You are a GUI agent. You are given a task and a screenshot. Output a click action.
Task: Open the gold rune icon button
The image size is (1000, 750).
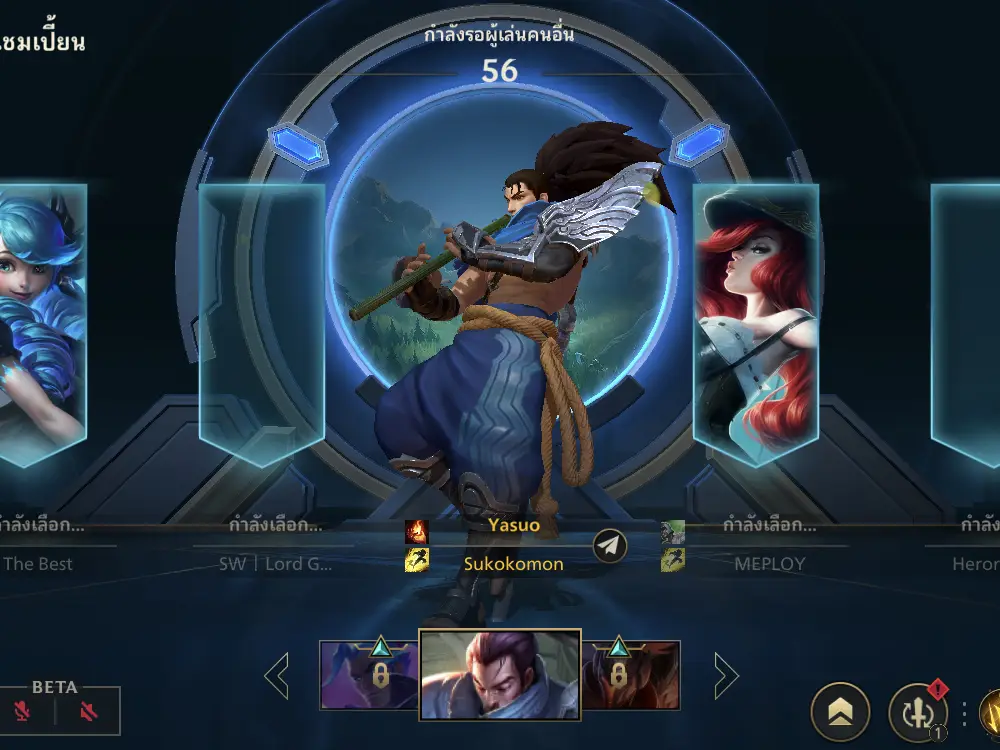[x=990, y=712]
